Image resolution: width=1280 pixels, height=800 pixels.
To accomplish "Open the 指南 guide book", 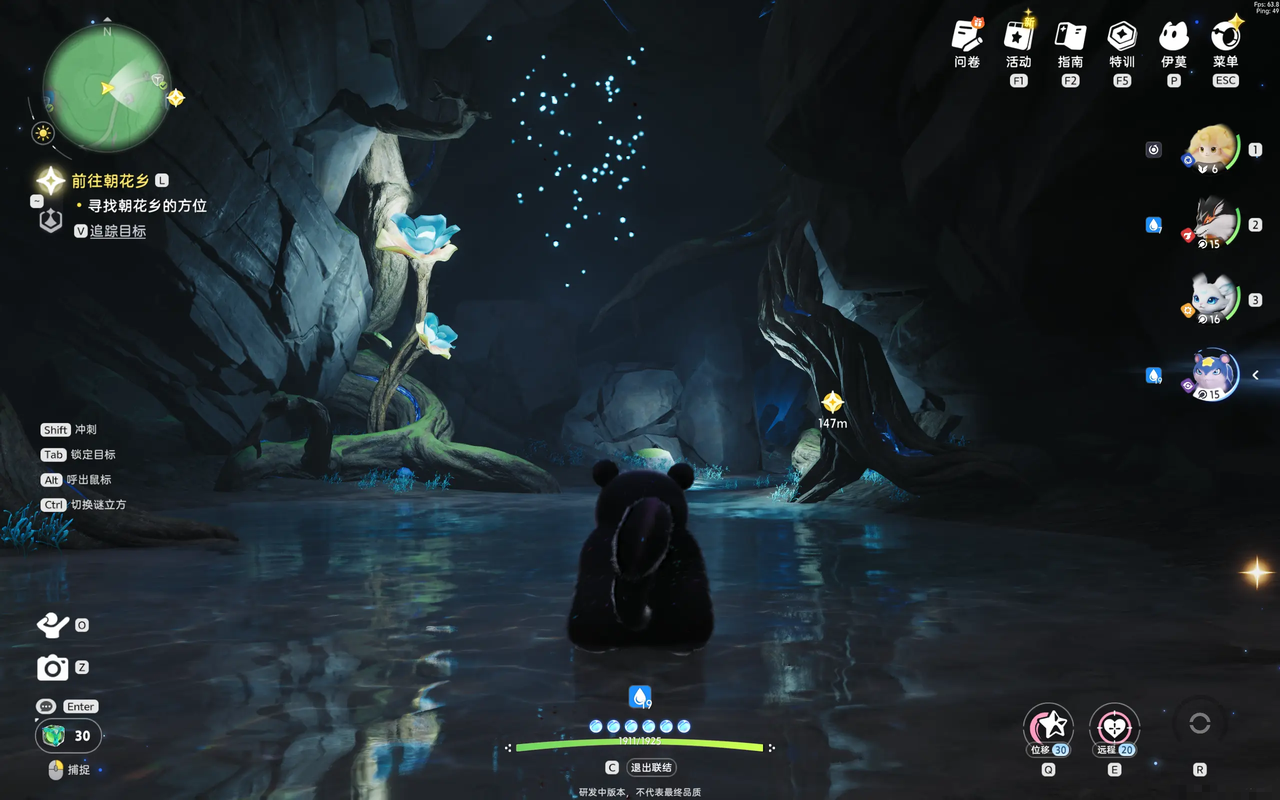I will coord(1070,37).
